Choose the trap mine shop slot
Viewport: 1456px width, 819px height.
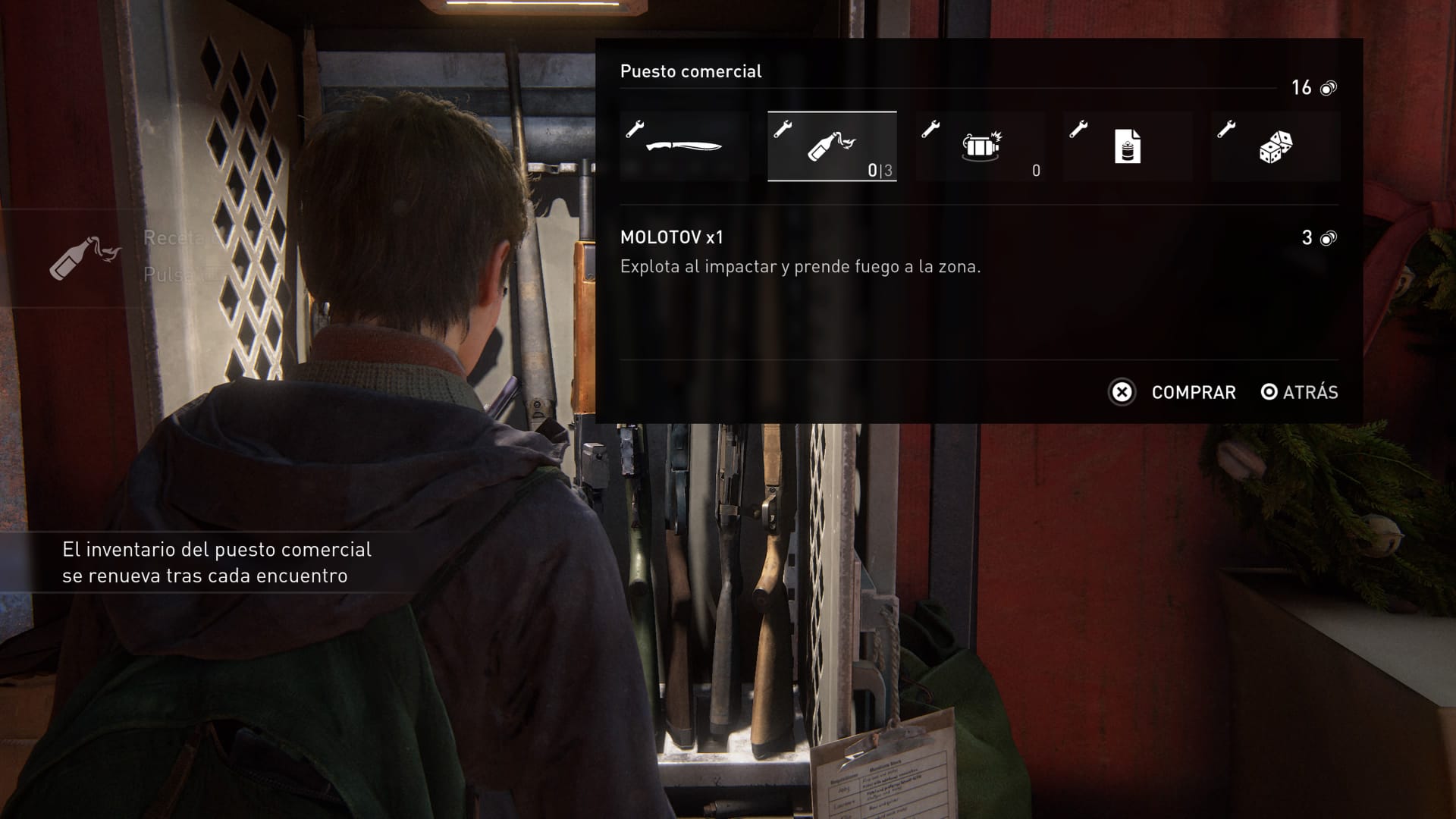pos(980,146)
